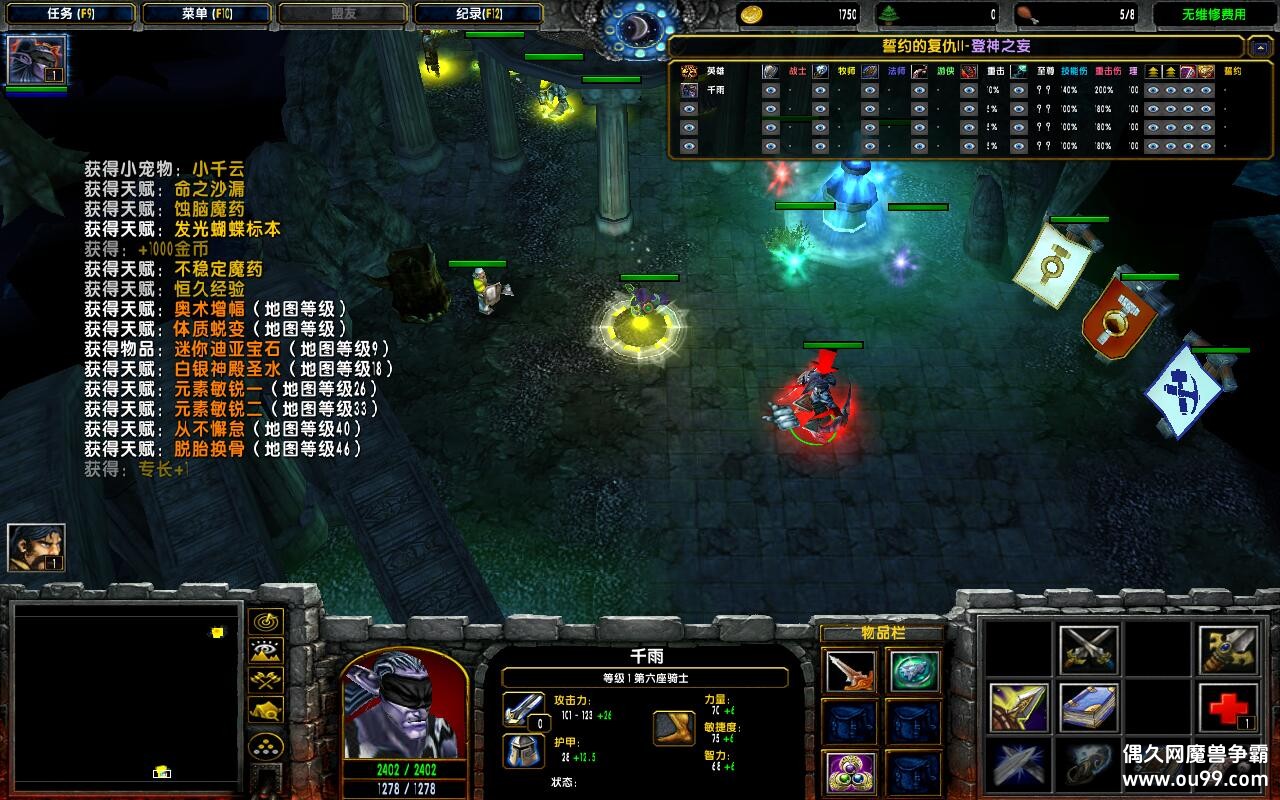Select the orange dagger inventory item

pos(851,671)
